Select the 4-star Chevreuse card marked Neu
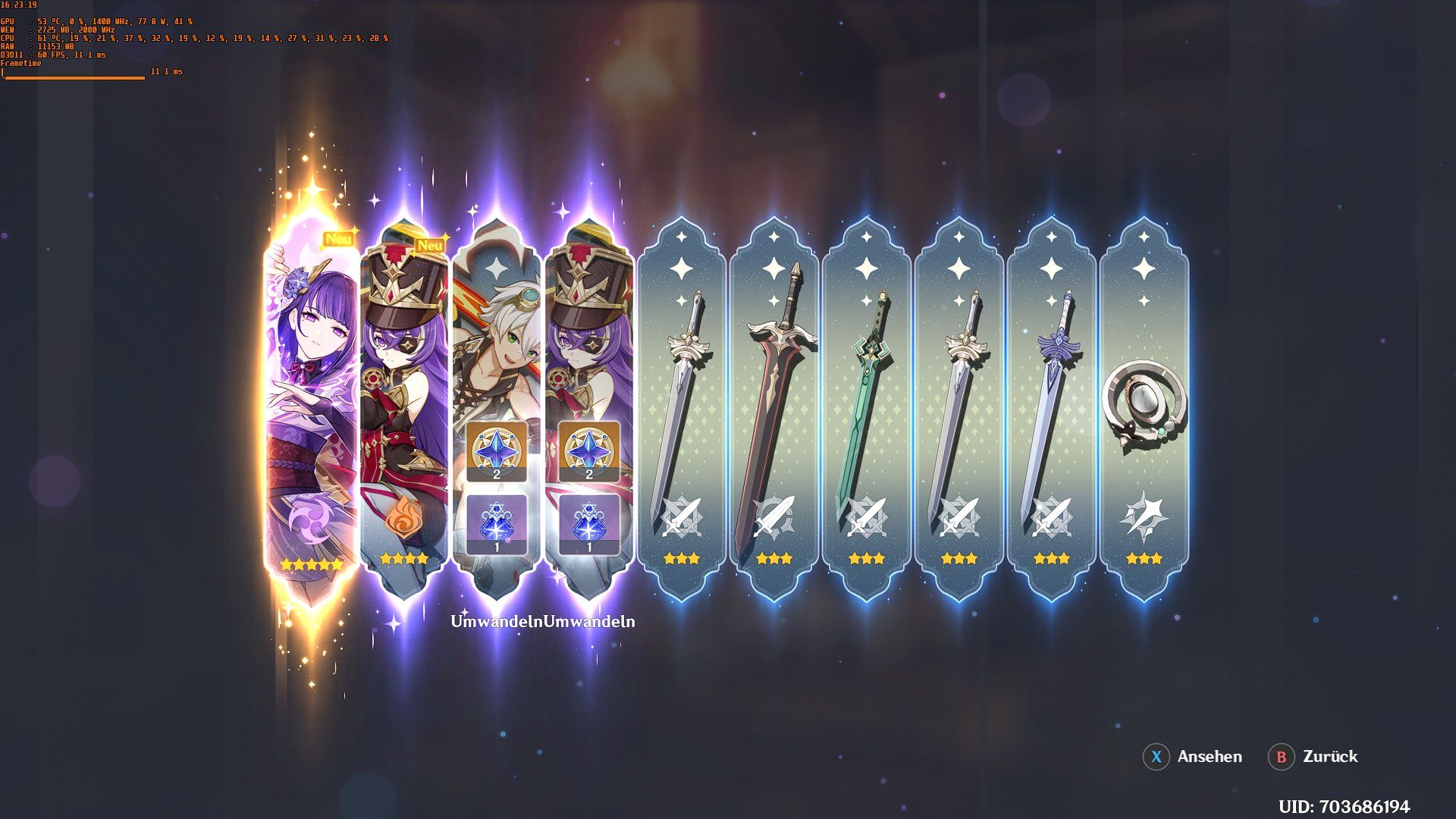The height and width of the screenshot is (819, 1456). click(x=404, y=394)
